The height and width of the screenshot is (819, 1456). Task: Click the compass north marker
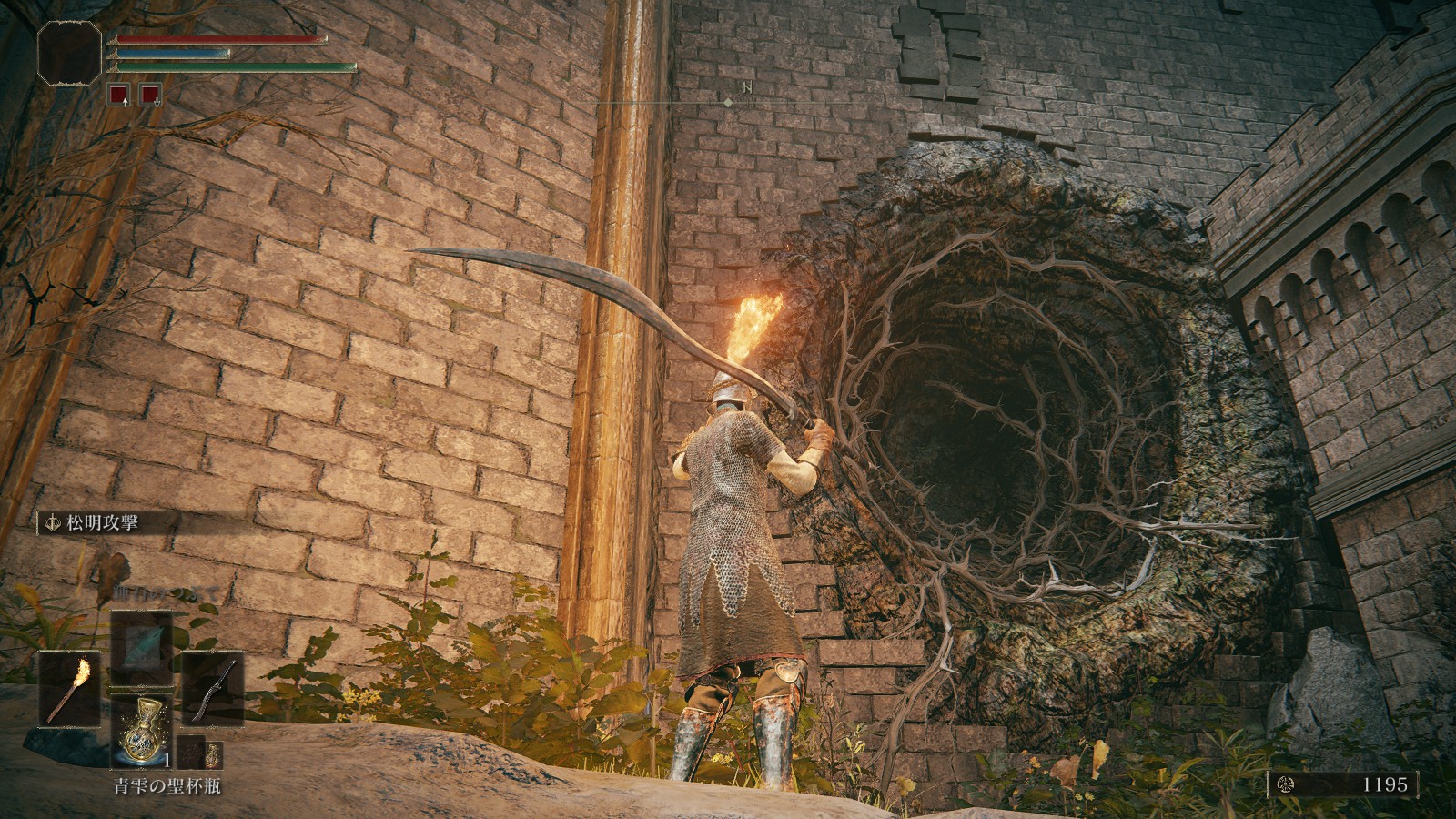pyautogui.click(x=746, y=88)
